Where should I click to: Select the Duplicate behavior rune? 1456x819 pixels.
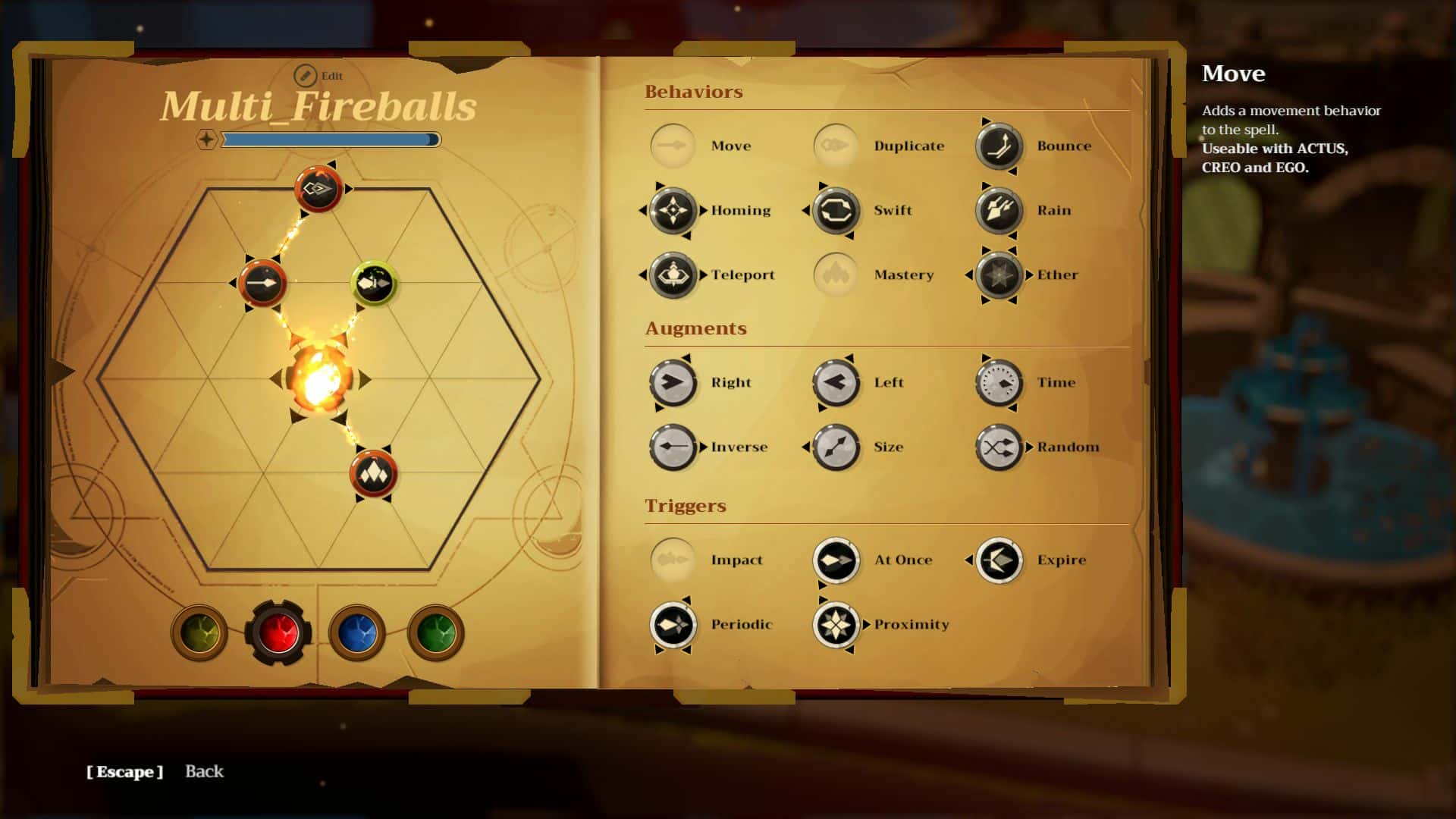point(836,145)
